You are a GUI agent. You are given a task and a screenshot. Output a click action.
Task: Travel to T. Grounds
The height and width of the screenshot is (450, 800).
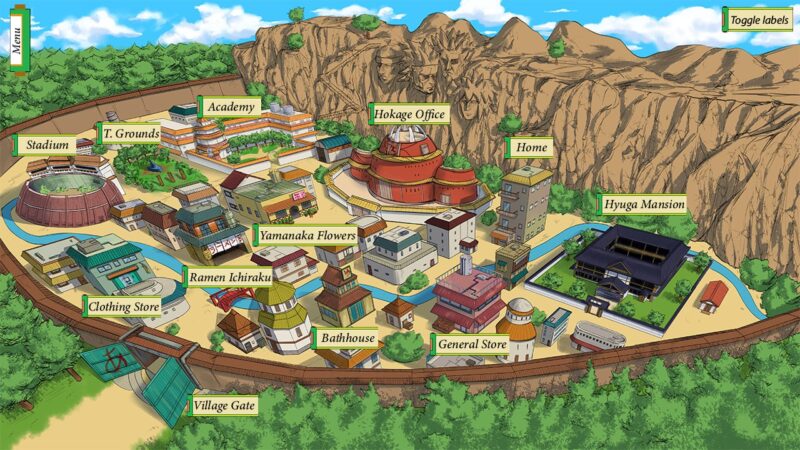click(x=130, y=133)
